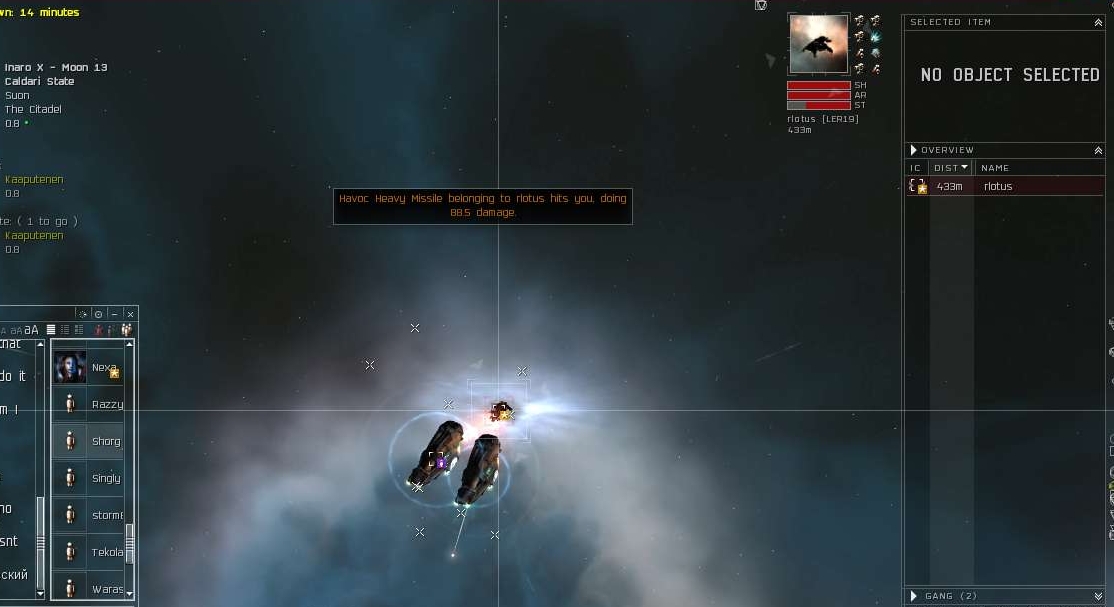Click the locked target portrait of rlotus
Image resolution: width=1114 pixels, height=607 pixels.
tap(818, 44)
